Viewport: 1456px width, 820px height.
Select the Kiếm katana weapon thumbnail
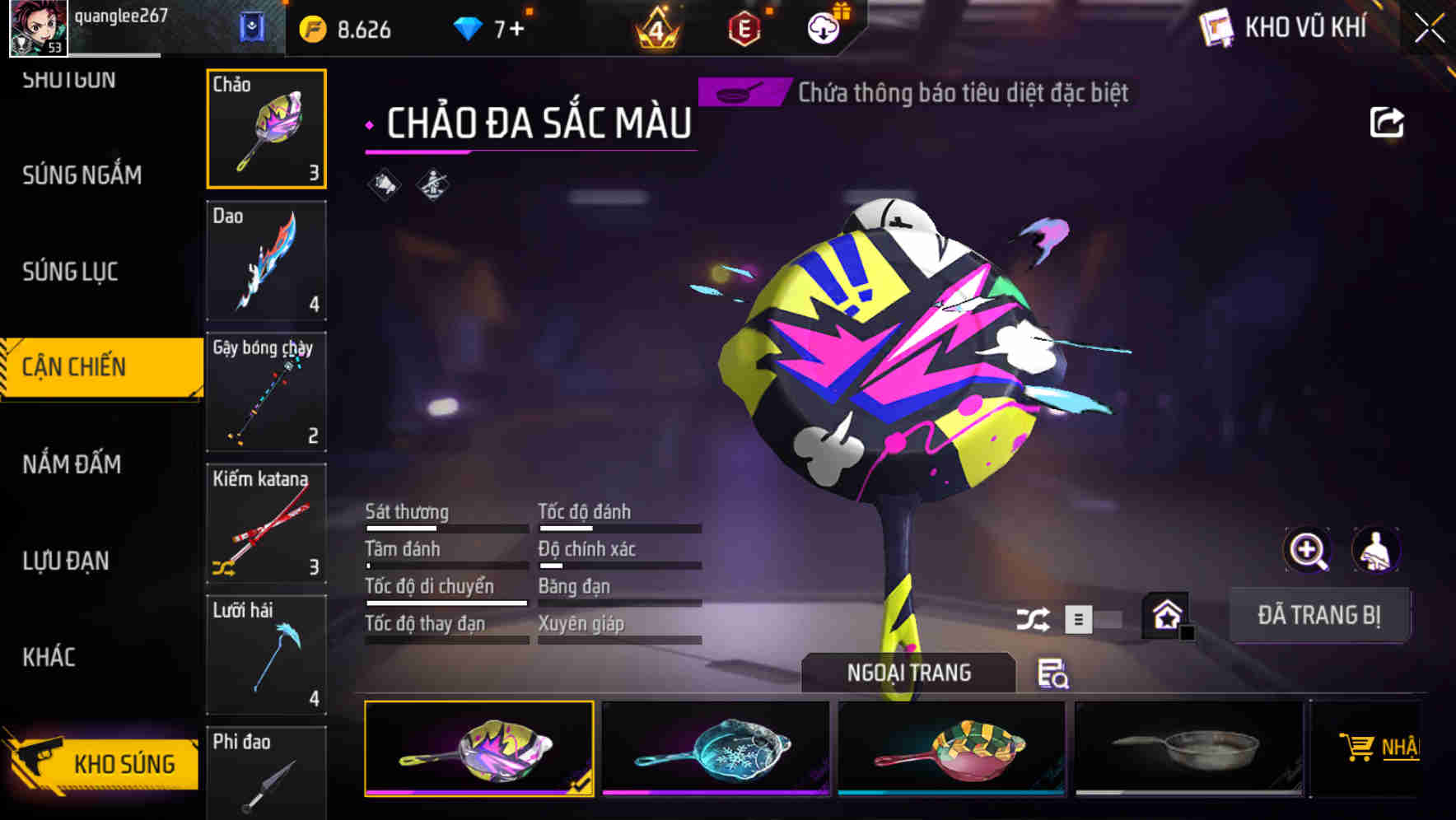265,525
